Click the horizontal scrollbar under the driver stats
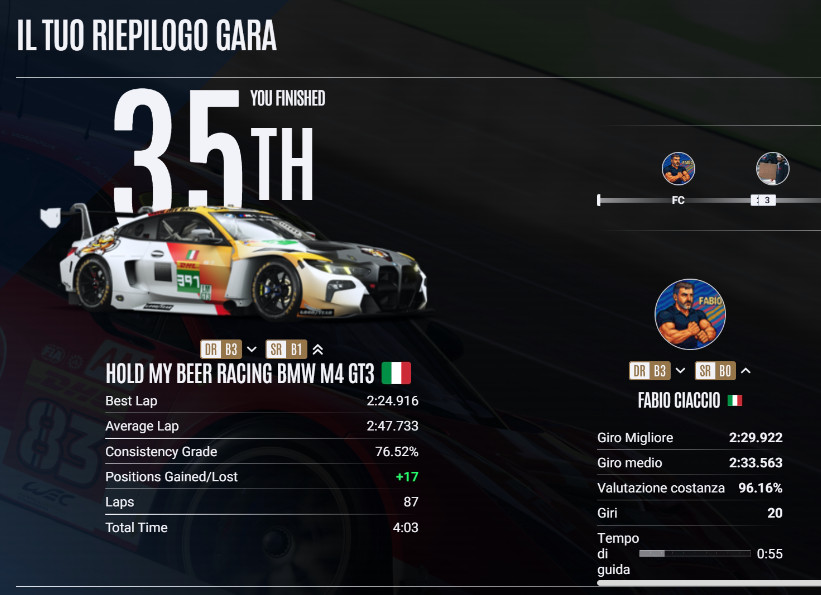This screenshot has width=821, height=595. [708, 582]
